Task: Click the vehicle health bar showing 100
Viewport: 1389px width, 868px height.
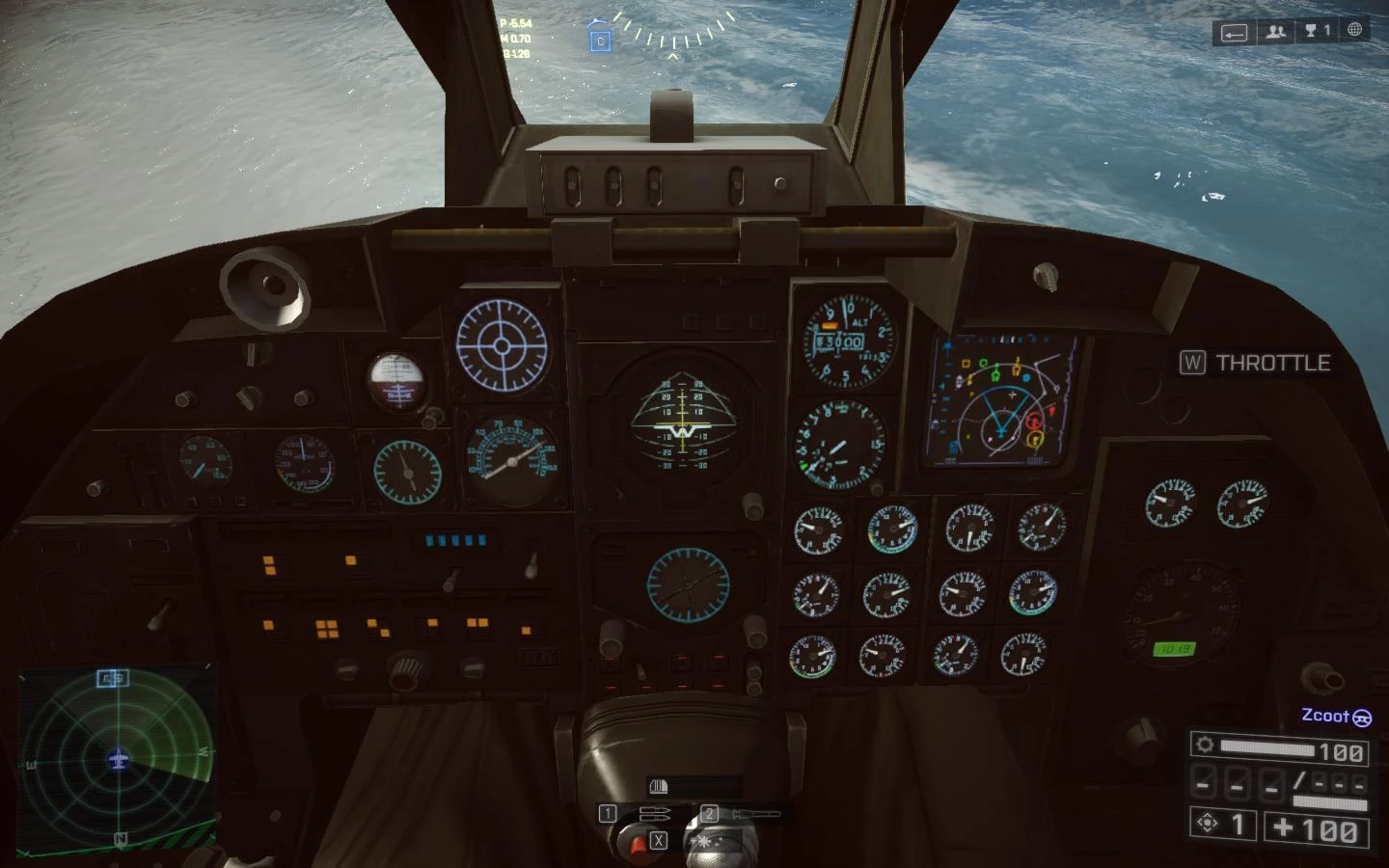Action: [x=1283, y=747]
